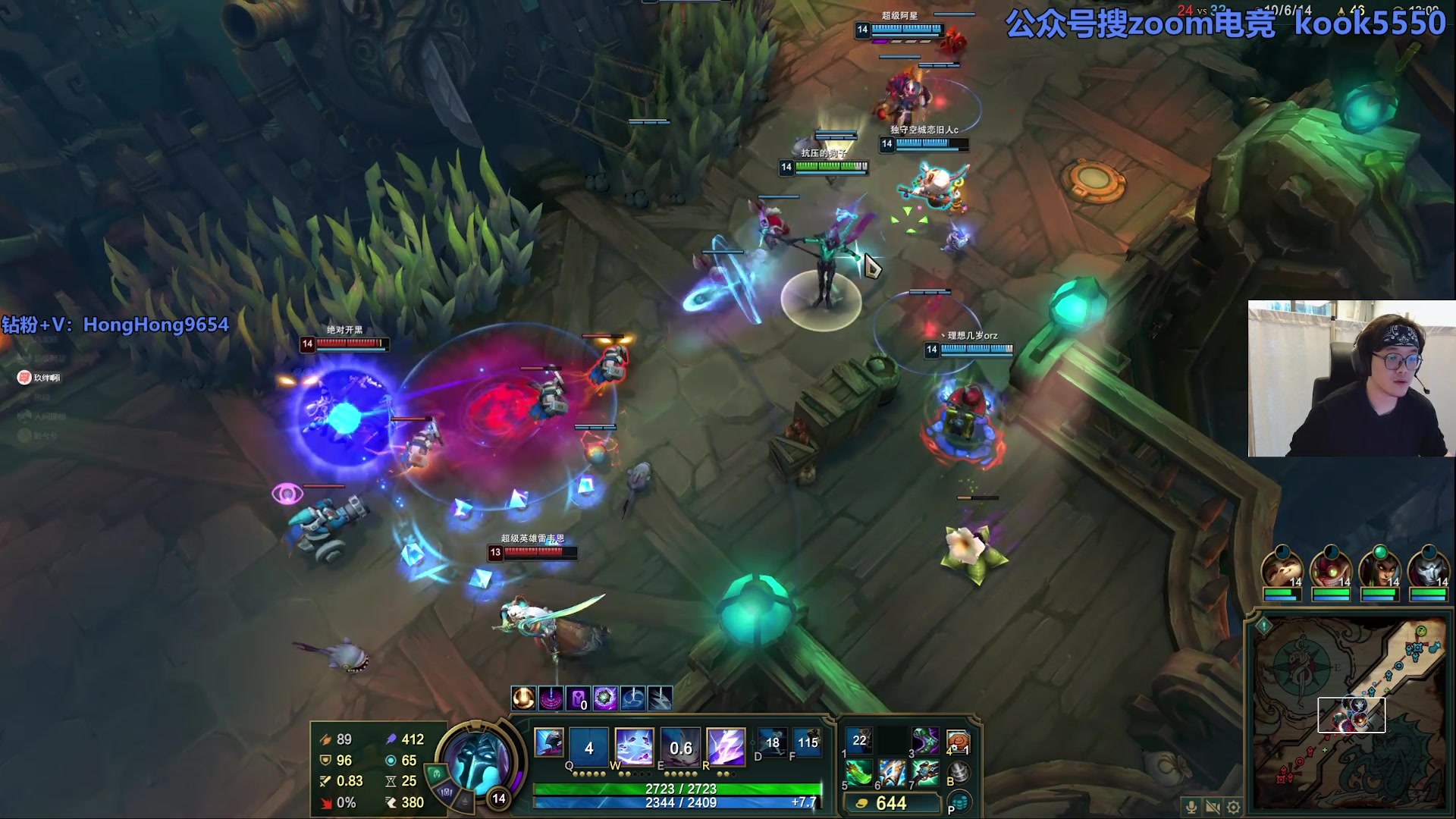The width and height of the screenshot is (1456, 819).
Task: Select the green-purple boots item slot
Action: [x=925, y=741]
